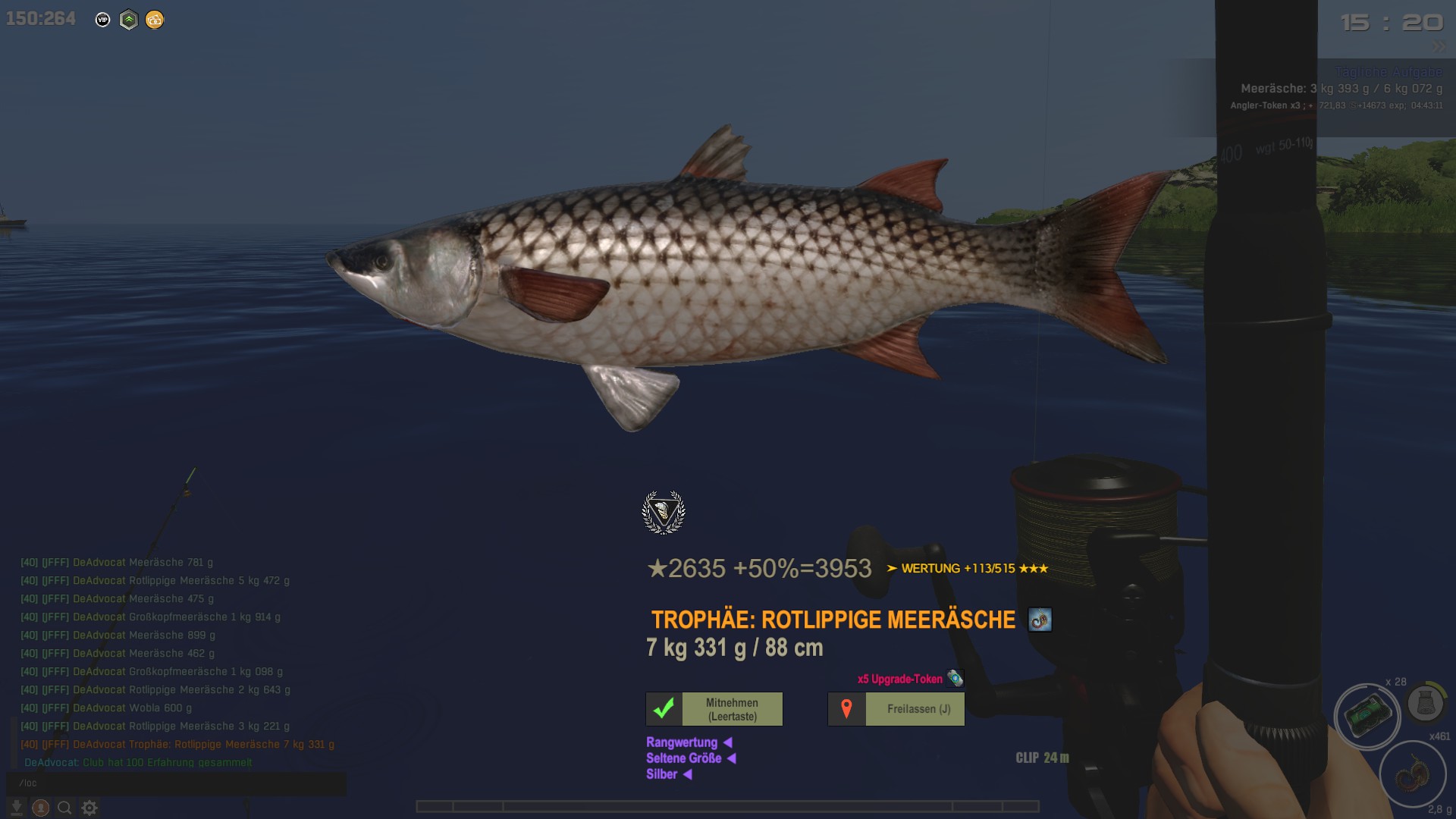Click the trophy catch message in chat
This screenshot has height=819, width=1456.
[x=177, y=745]
